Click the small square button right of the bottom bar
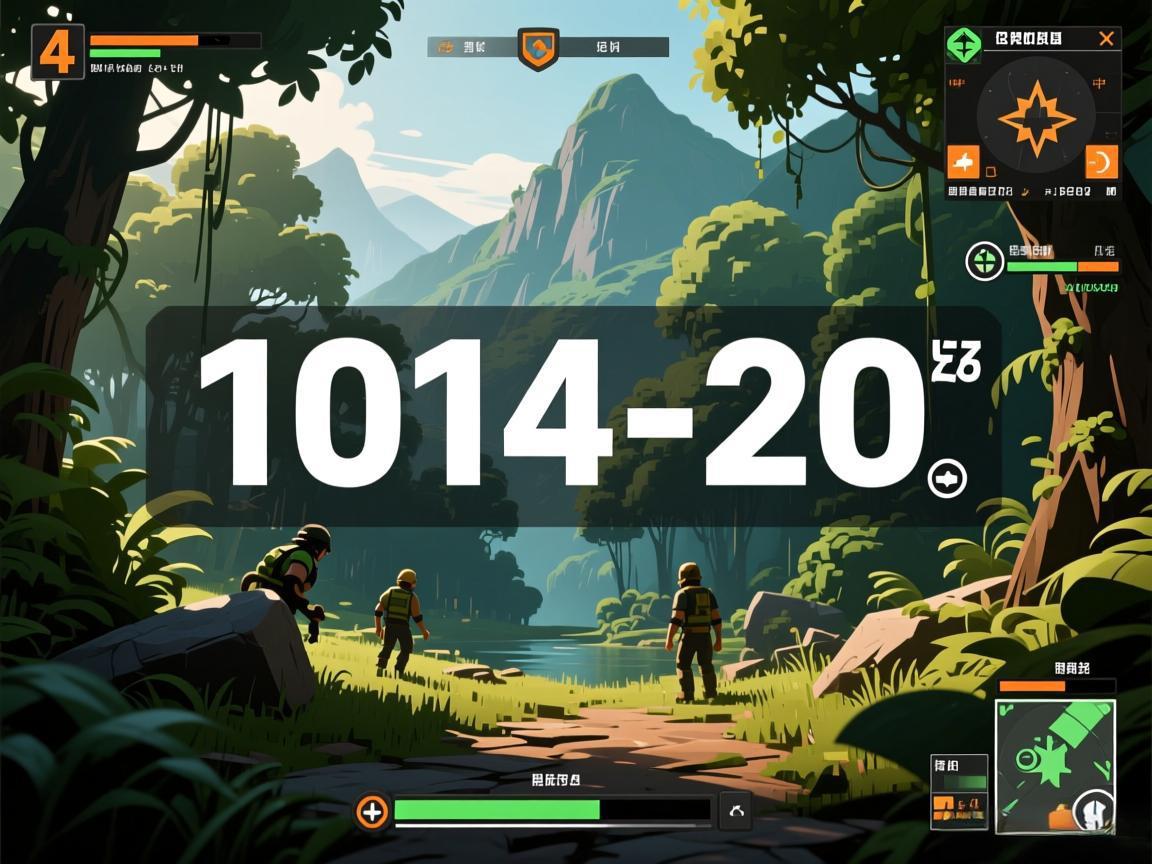This screenshot has width=1152, height=864. [736, 811]
